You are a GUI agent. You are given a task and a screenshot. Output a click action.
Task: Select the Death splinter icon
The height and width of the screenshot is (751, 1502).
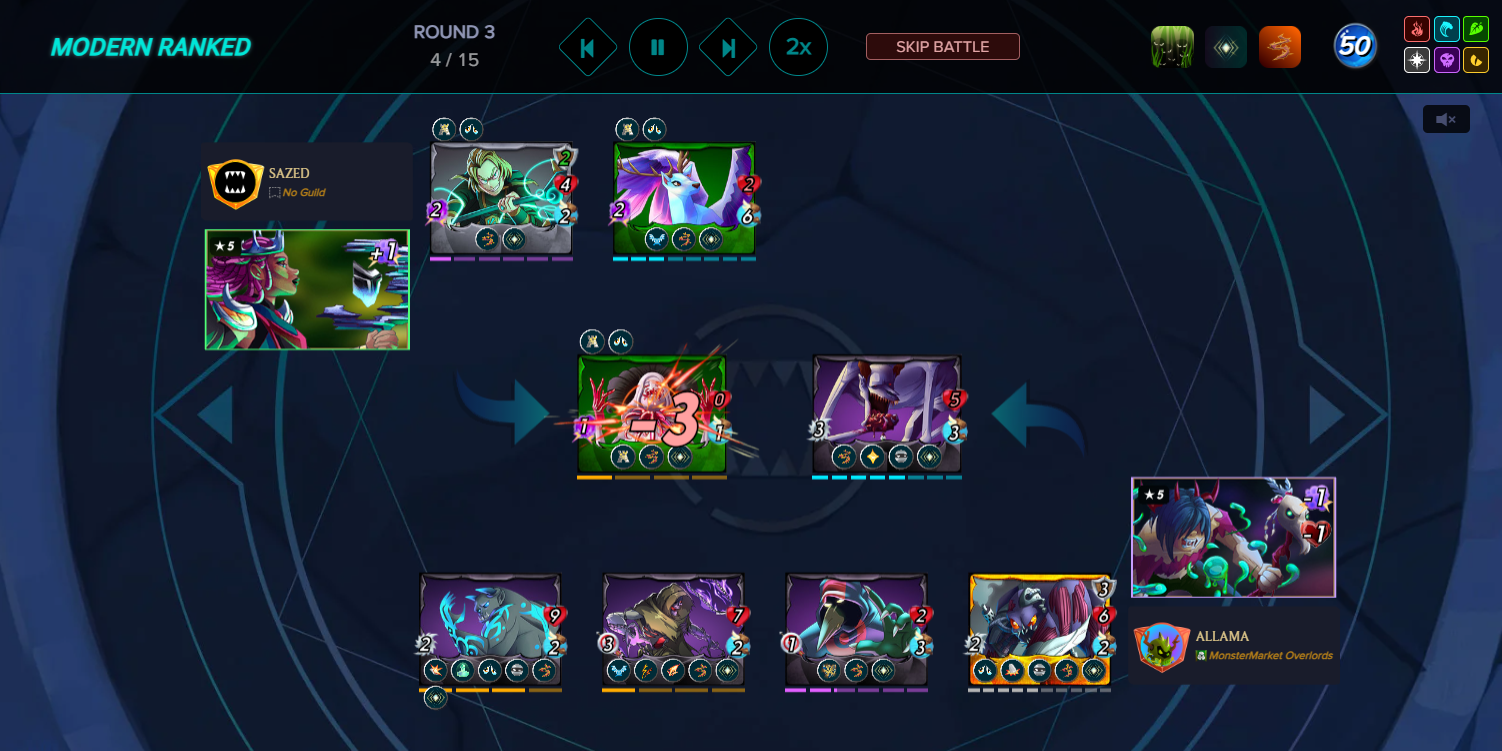(x=1447, y=60)
